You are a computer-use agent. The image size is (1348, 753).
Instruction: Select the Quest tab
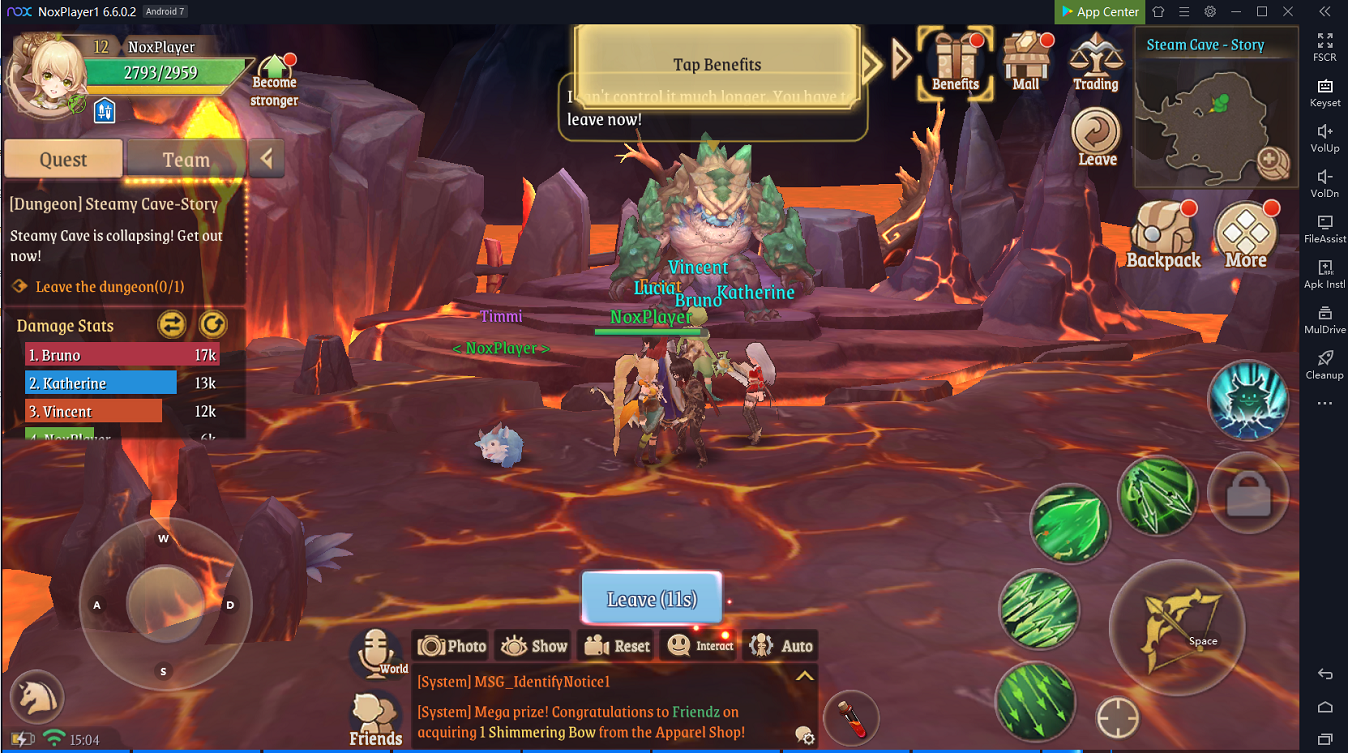click(63, 159)
